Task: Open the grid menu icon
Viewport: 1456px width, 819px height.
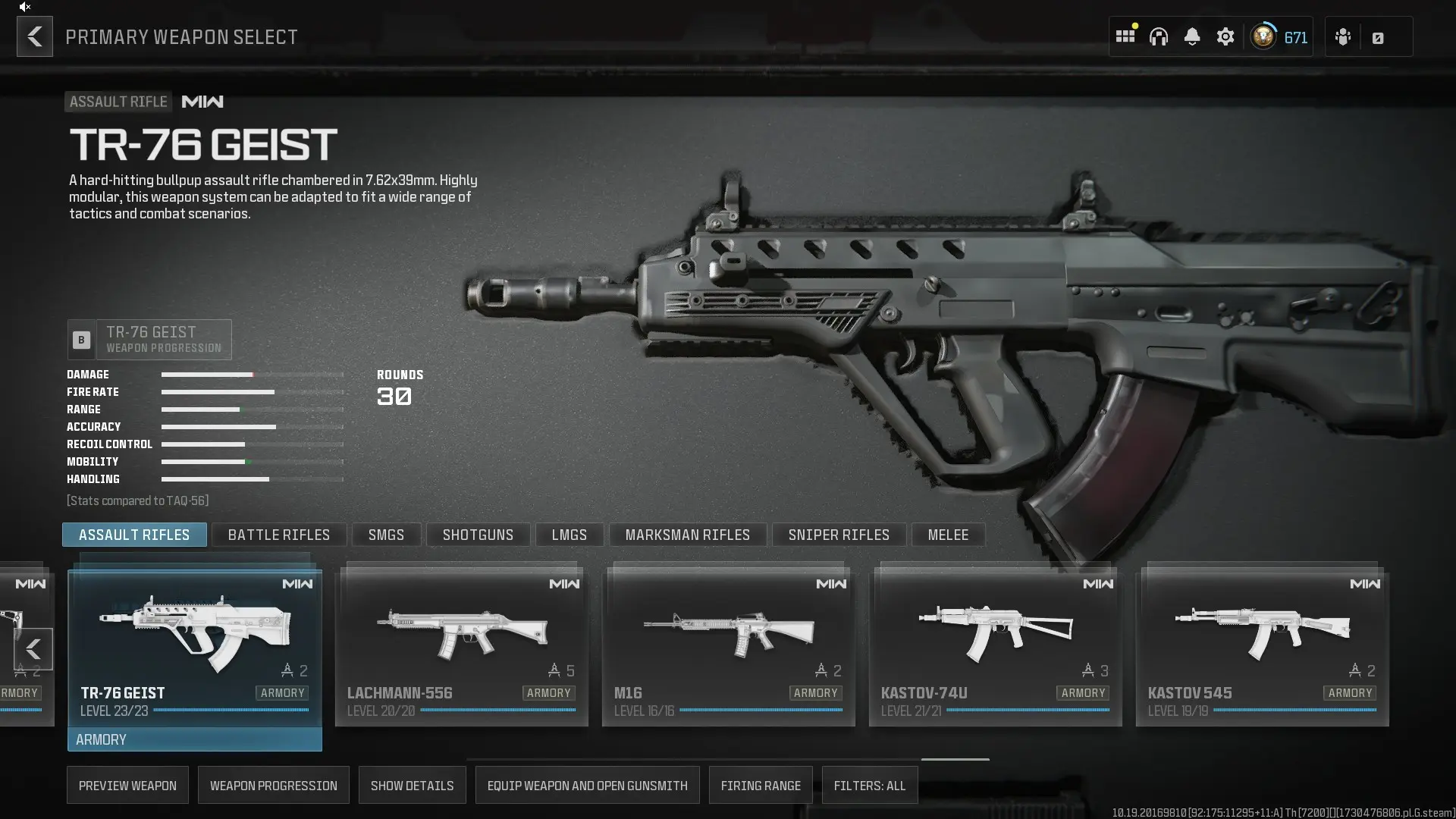Action: [1125, 36]
